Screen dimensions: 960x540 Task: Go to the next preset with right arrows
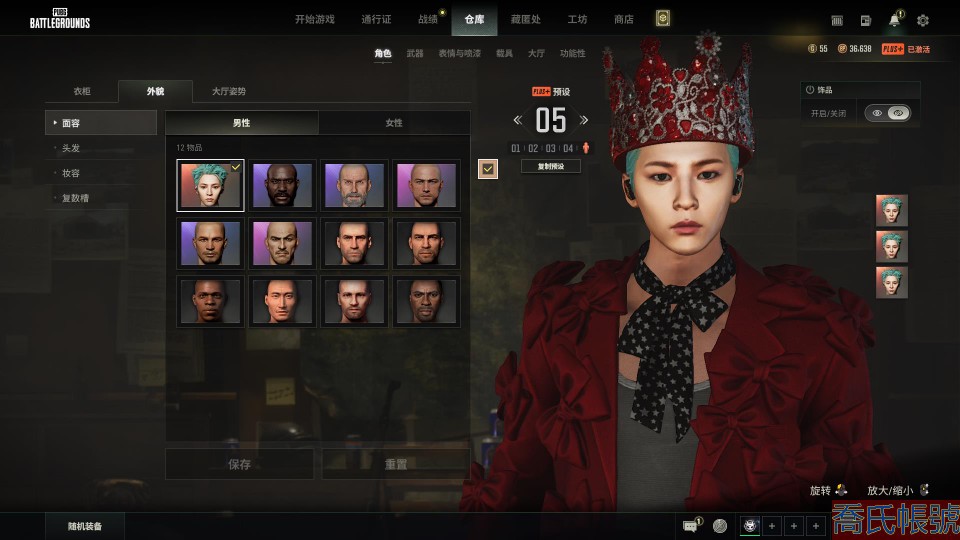[584, 120]
